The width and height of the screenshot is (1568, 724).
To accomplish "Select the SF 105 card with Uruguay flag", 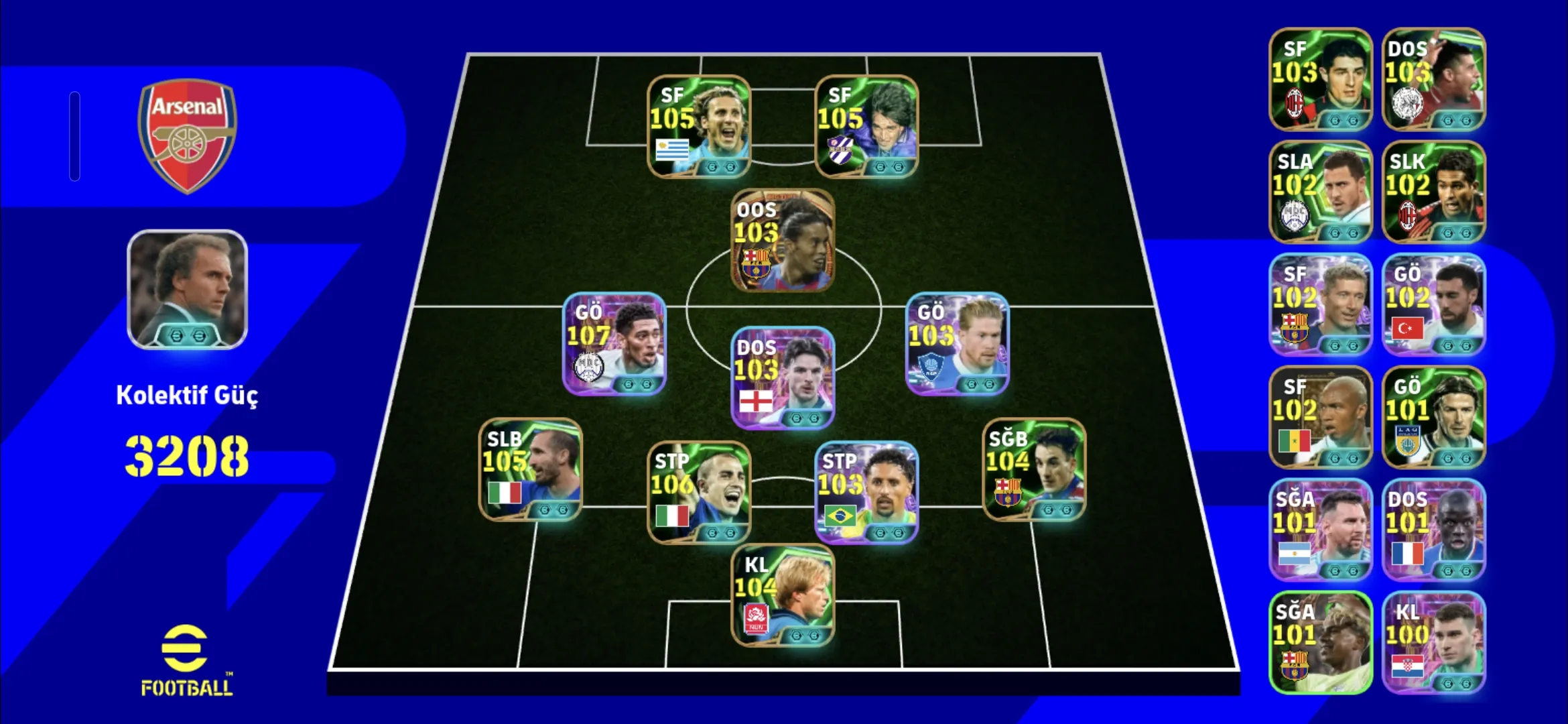I will coord(699,126).
